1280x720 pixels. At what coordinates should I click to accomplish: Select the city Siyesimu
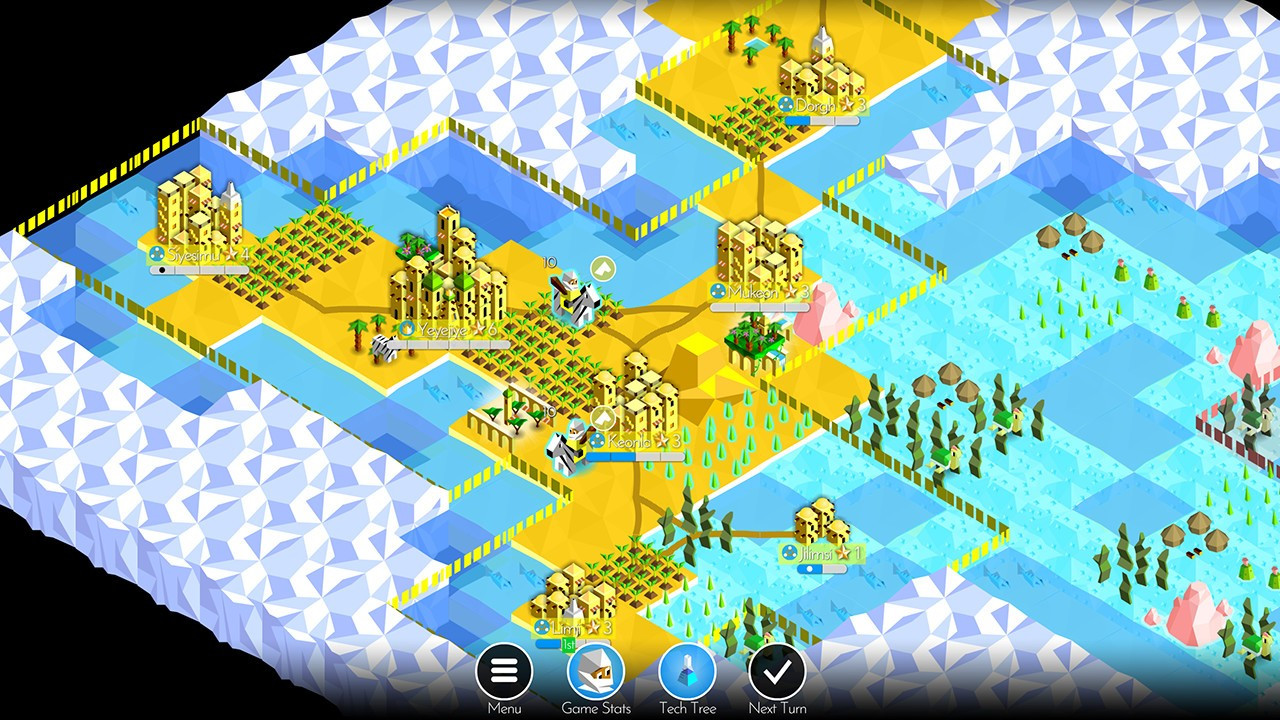pos(195,215)
